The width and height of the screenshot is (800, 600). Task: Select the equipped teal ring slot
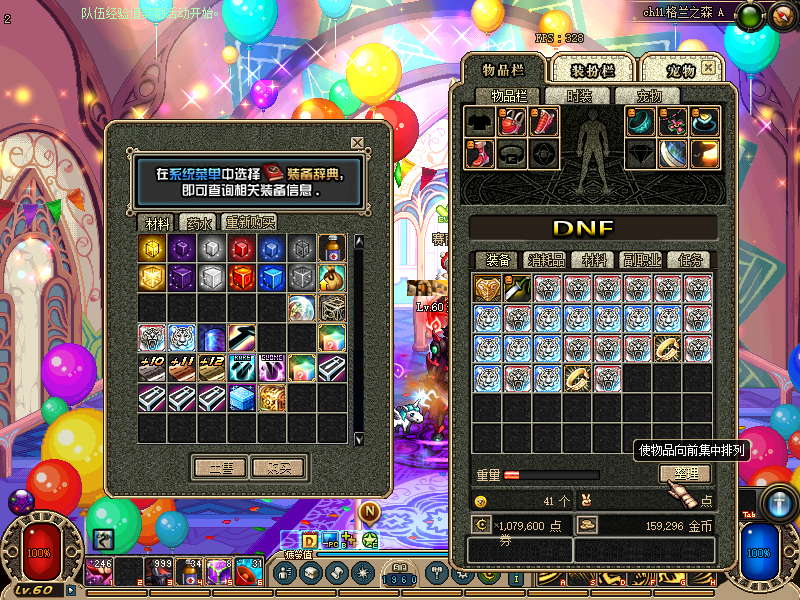click(641, 122)
